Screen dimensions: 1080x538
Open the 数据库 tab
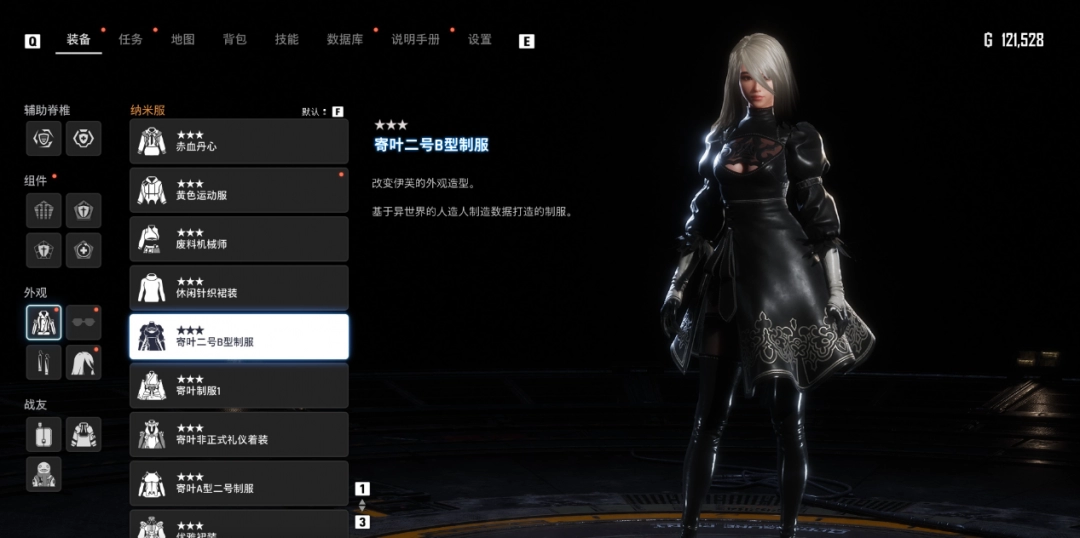pyautogui.click(x=345, y=40)
